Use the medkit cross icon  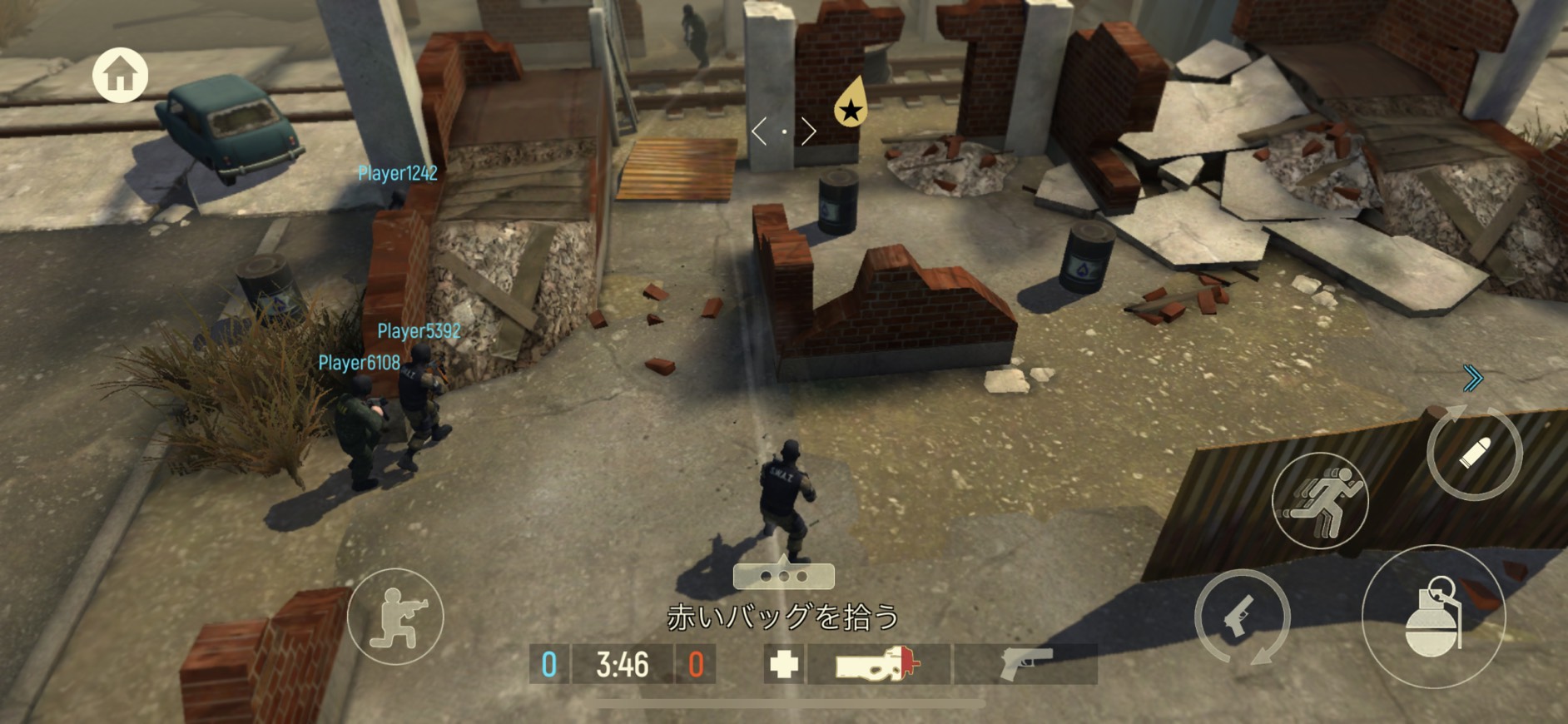[x=783, y=664]
